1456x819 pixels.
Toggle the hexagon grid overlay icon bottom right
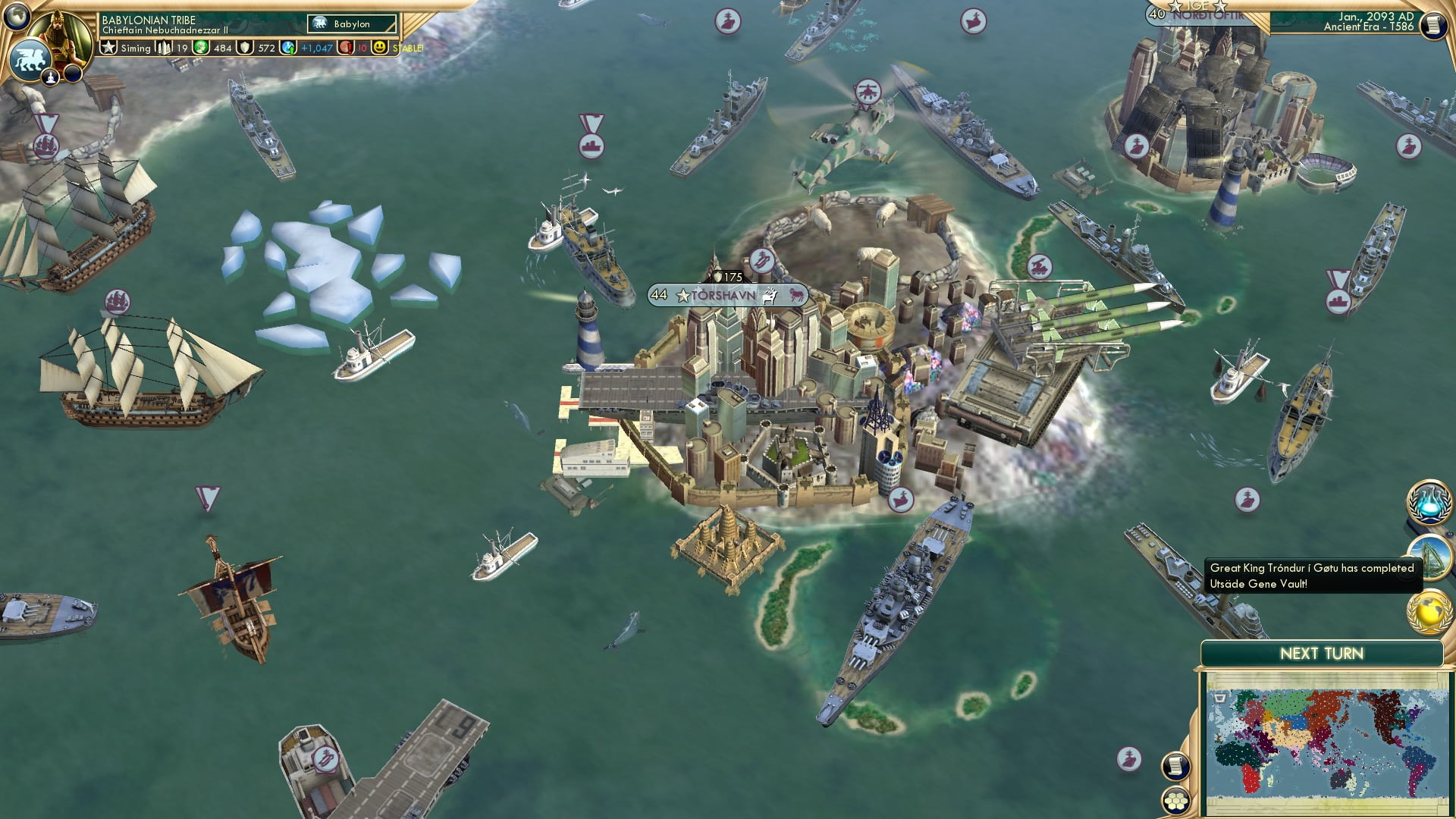[x=1175, y=800]
